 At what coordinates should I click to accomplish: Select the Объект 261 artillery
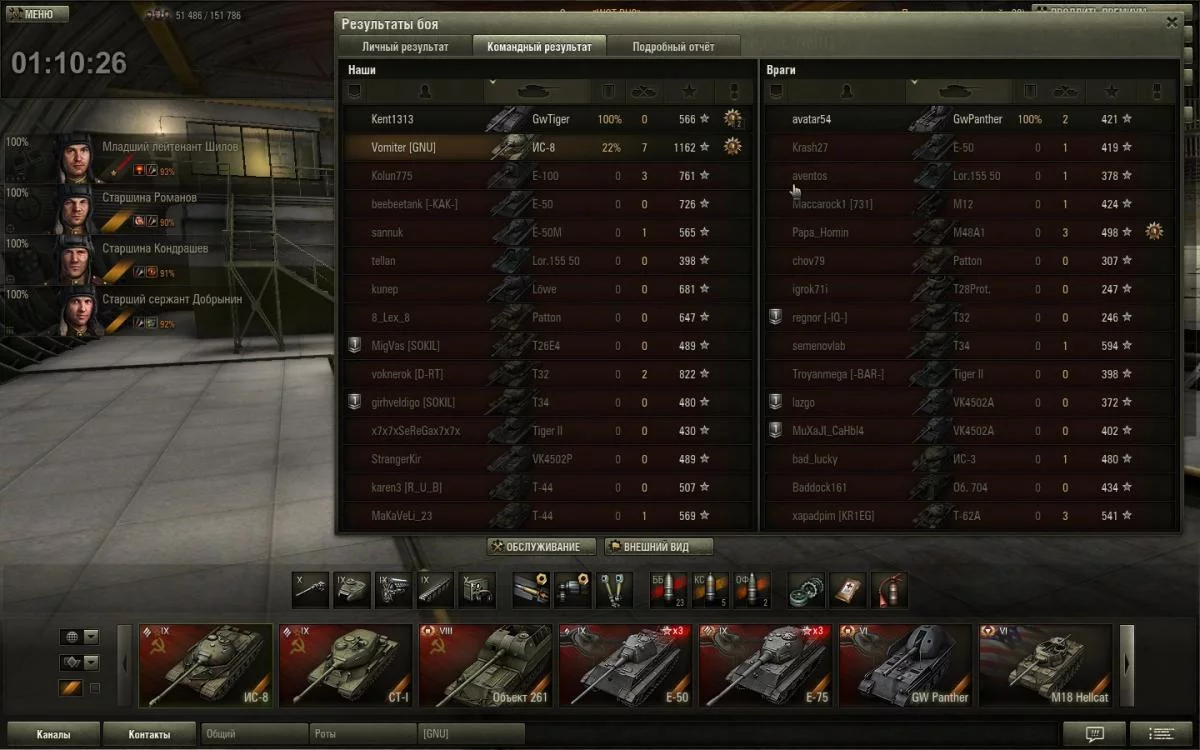pos(485,666)
